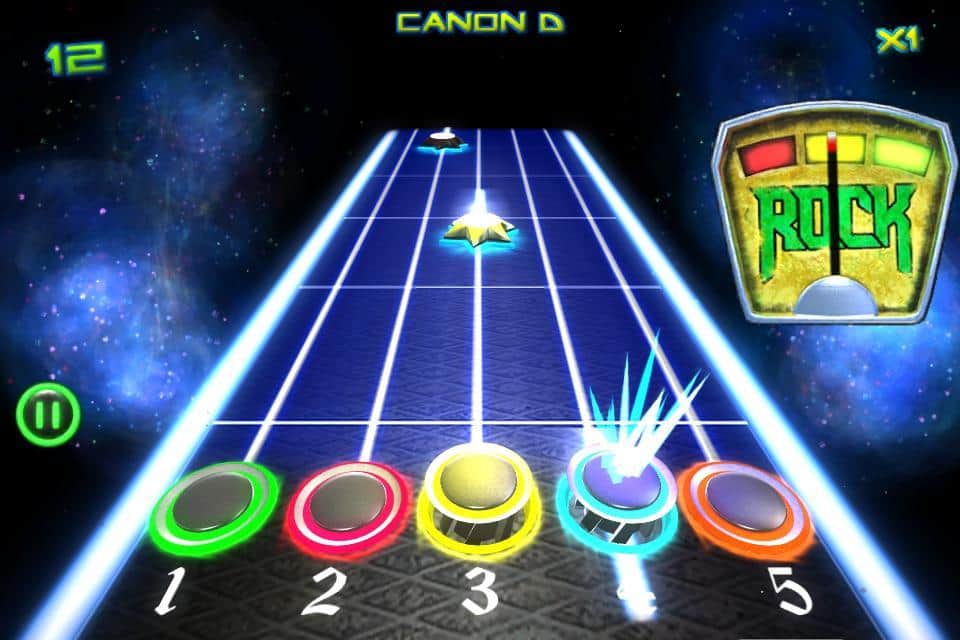The width and height of the screenshot is (960, 640).
Task: Pause the song with the green pause button
Action: click(x=47, y=415)
